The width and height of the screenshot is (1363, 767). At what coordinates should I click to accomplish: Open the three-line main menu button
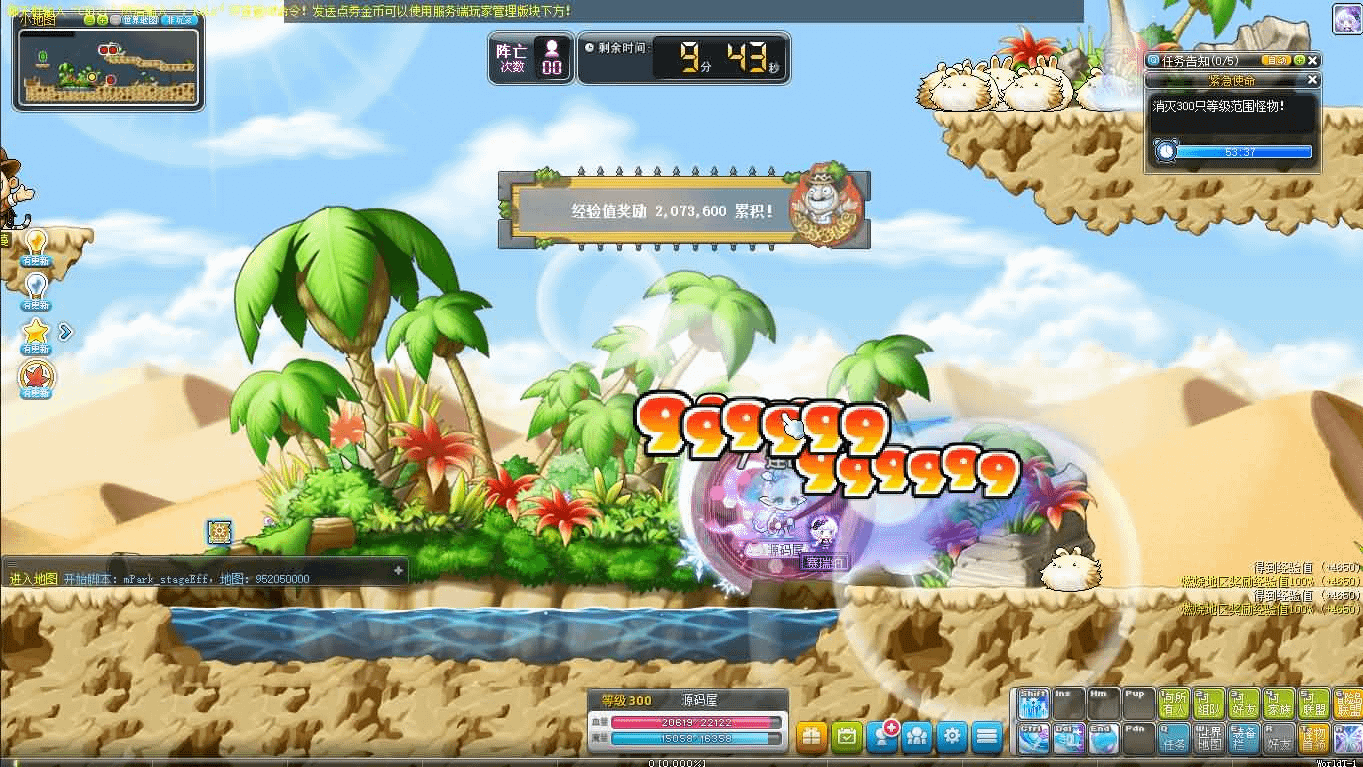(x=987, y=737)
